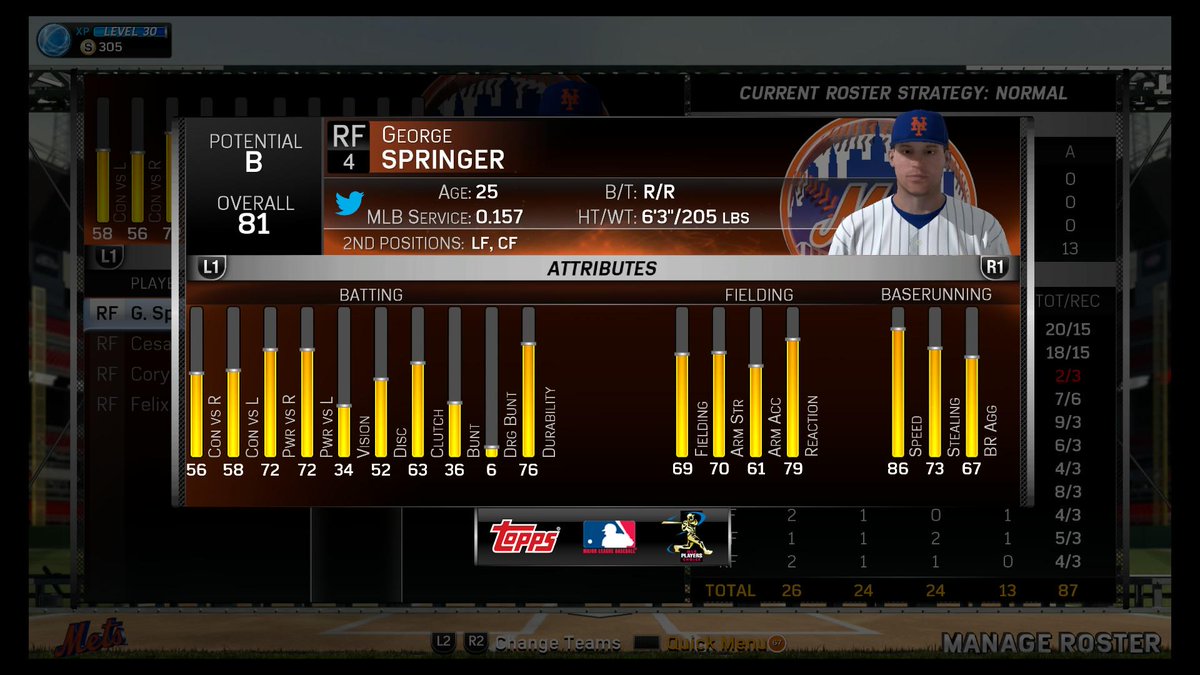Select the G. Springer roster row
This screenshot has width=1200, height=675.
[133, 314]
